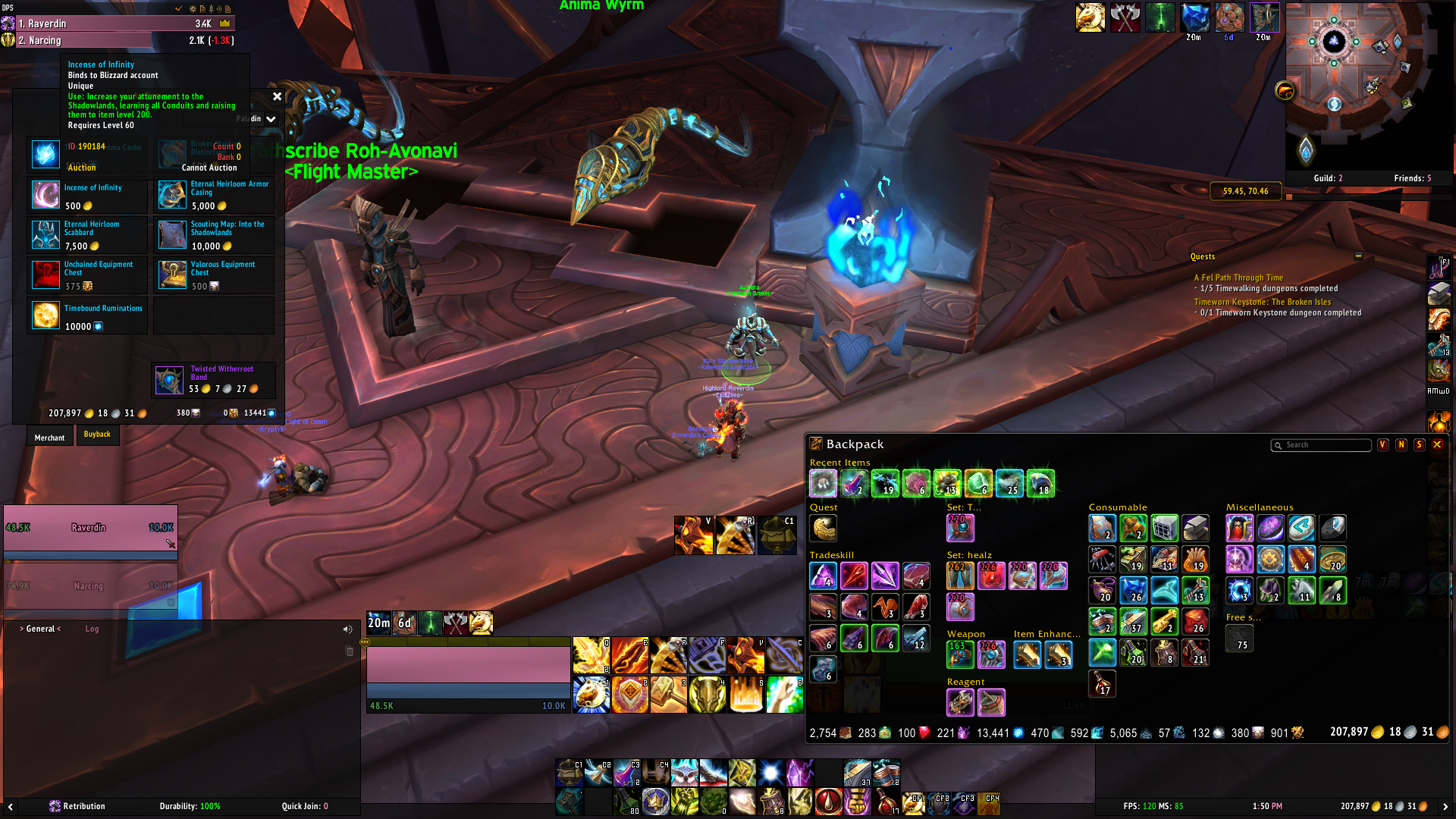Purchase the Valorous Equipment Chest
The width and height of the screenshot is (1456, 819).
(x=172, y=275)
